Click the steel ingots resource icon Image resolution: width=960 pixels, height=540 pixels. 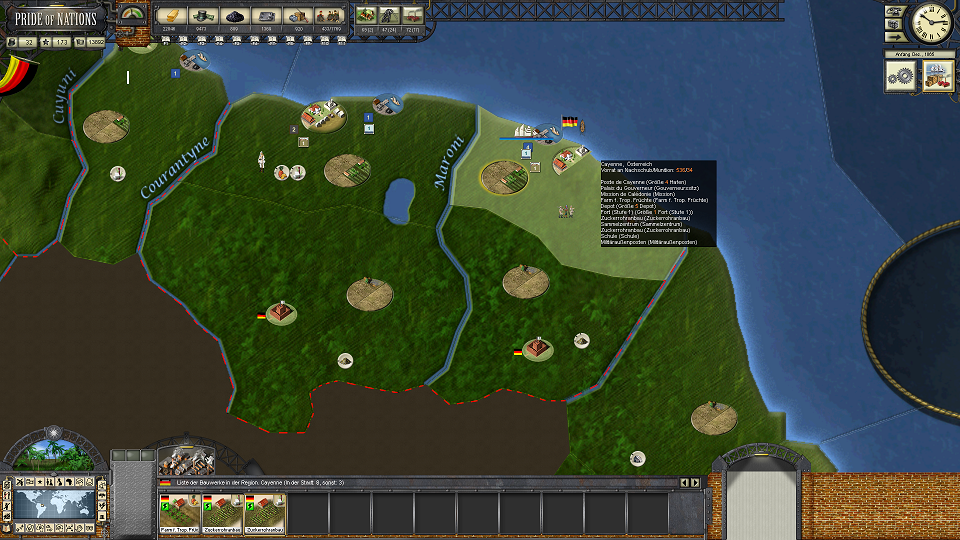point(266,16)
